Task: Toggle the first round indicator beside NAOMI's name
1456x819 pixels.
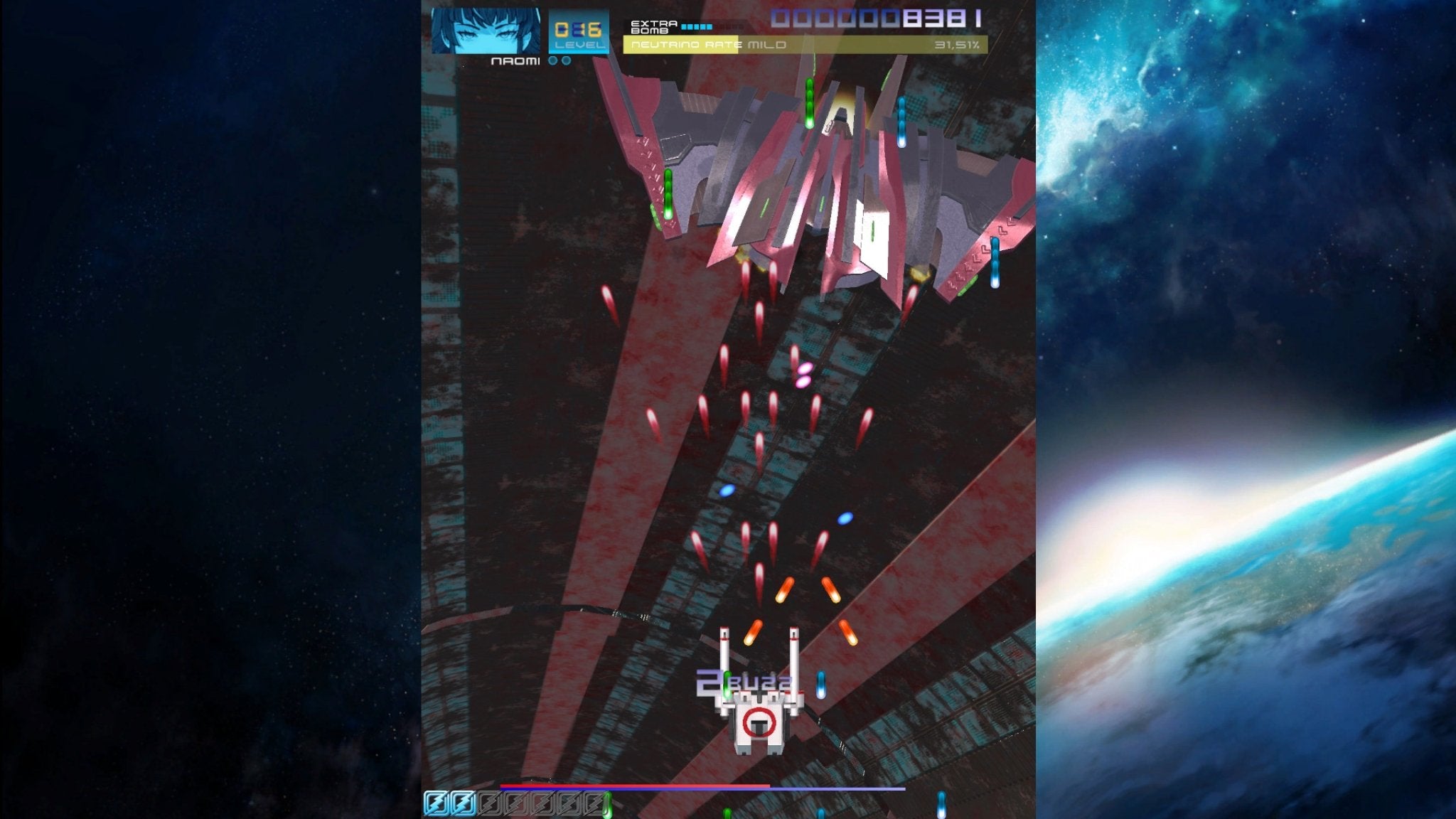Action: [x=552, y=61]
